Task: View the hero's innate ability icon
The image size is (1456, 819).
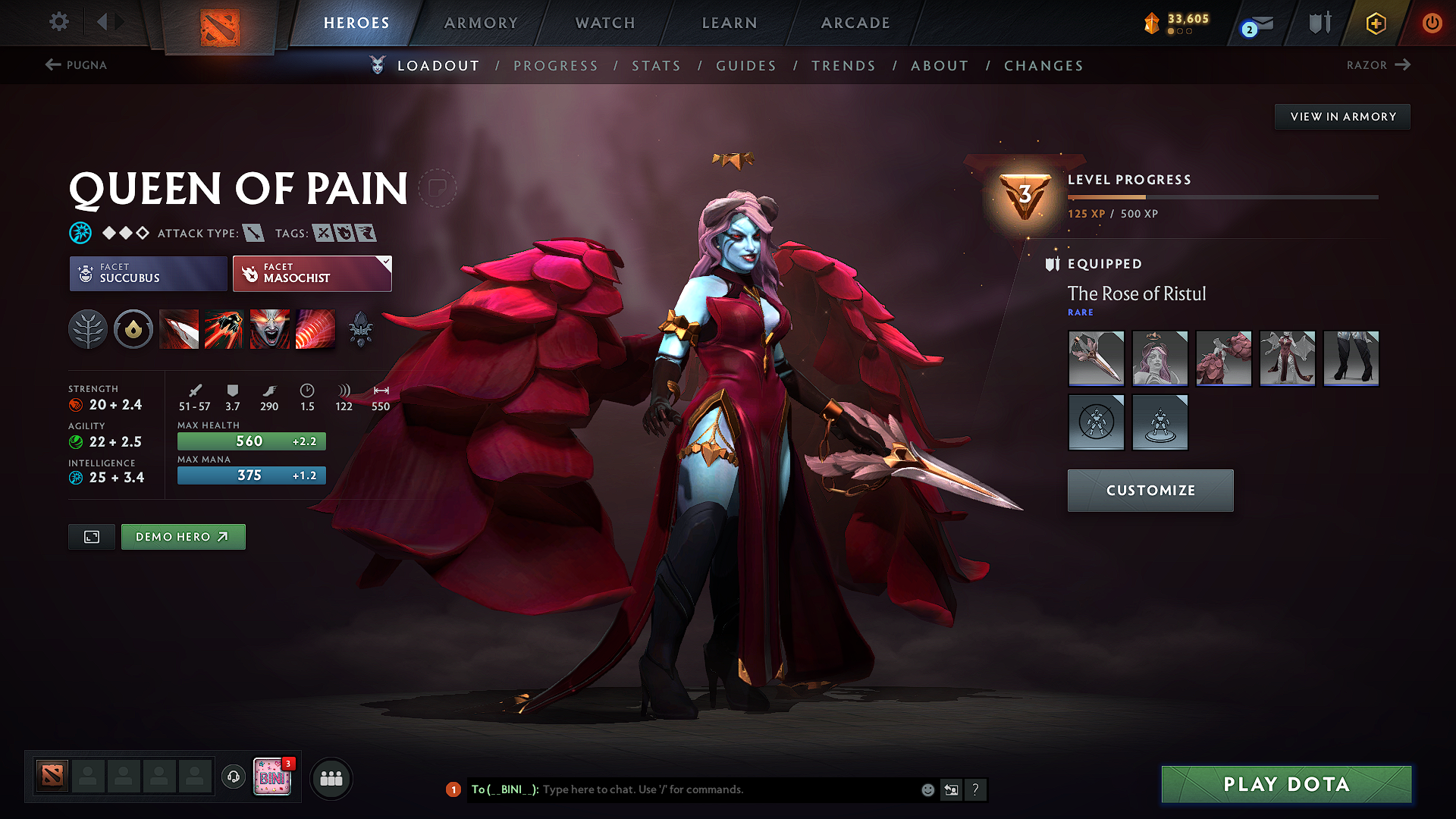Action: click(x=133, y=328)
